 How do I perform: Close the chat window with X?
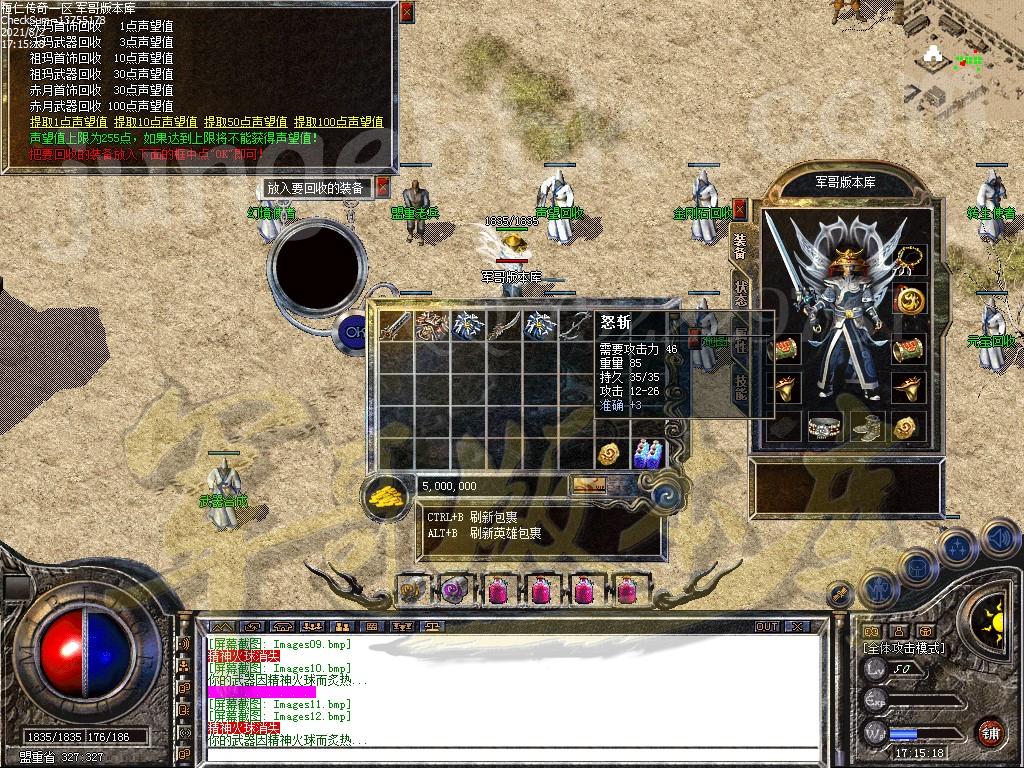pos(797,626)
